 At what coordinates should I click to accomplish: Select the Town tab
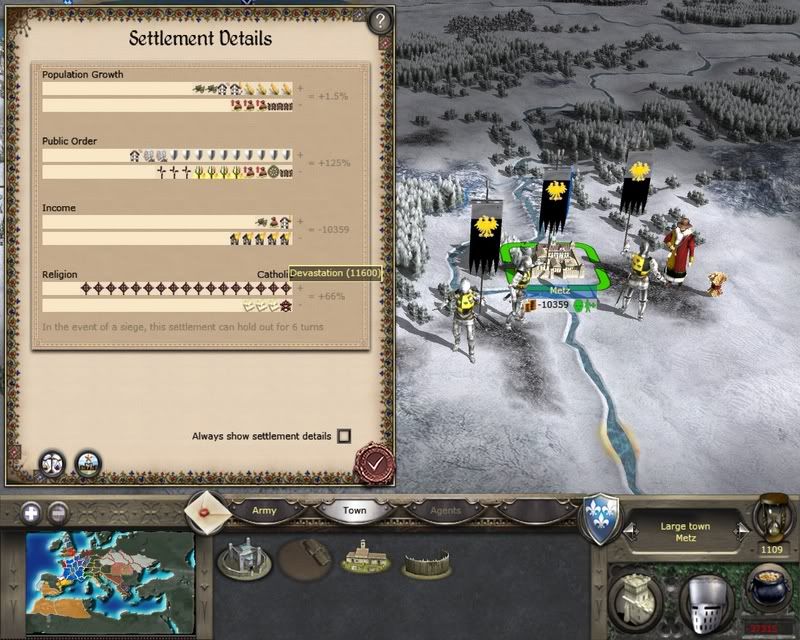tap(354, 510)
